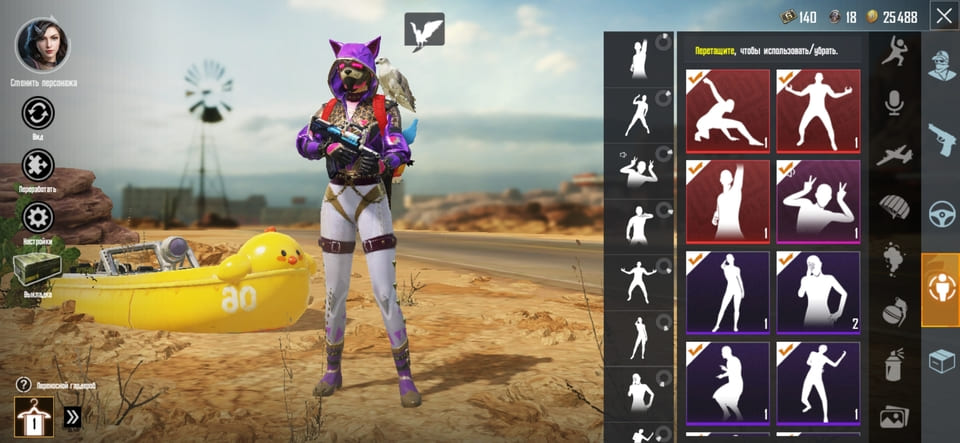
Task: Click the Вид view button
Action: point(38,113)
